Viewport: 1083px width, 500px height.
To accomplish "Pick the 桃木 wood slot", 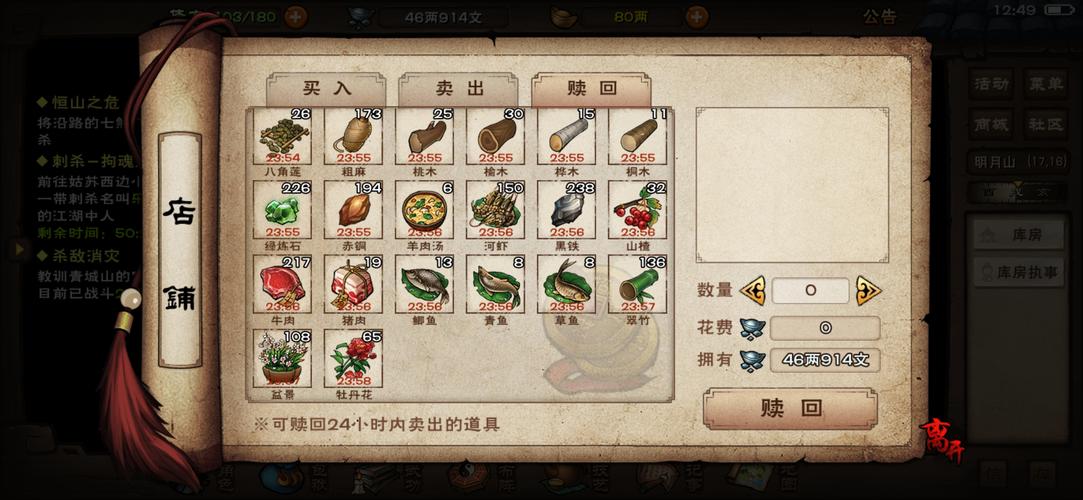I will (x=424, y=138).
